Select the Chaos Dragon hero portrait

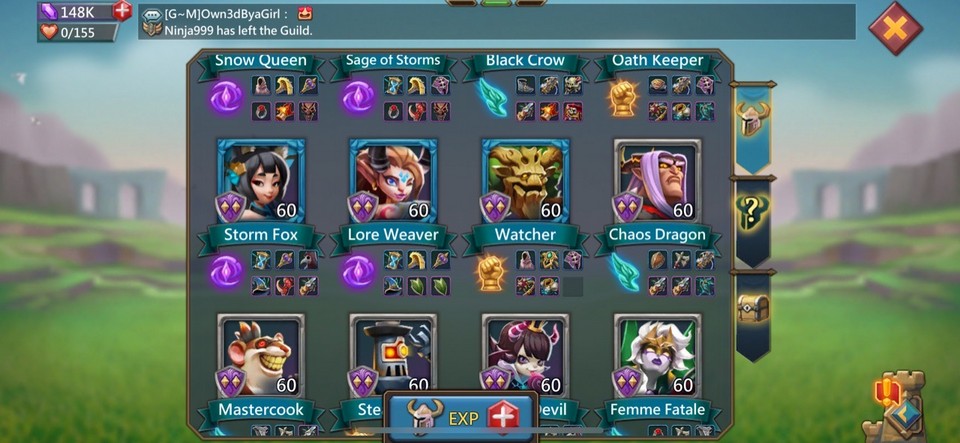point(657,181)
